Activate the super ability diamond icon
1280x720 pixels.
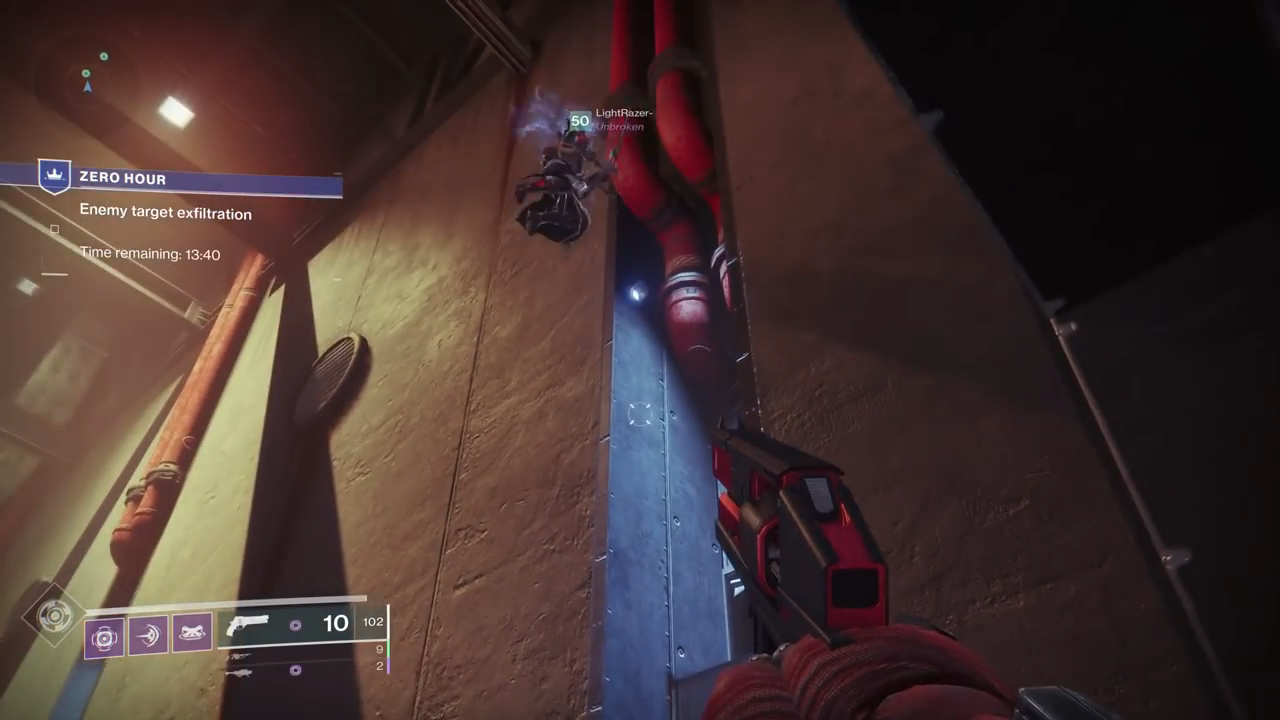point(53,615)
